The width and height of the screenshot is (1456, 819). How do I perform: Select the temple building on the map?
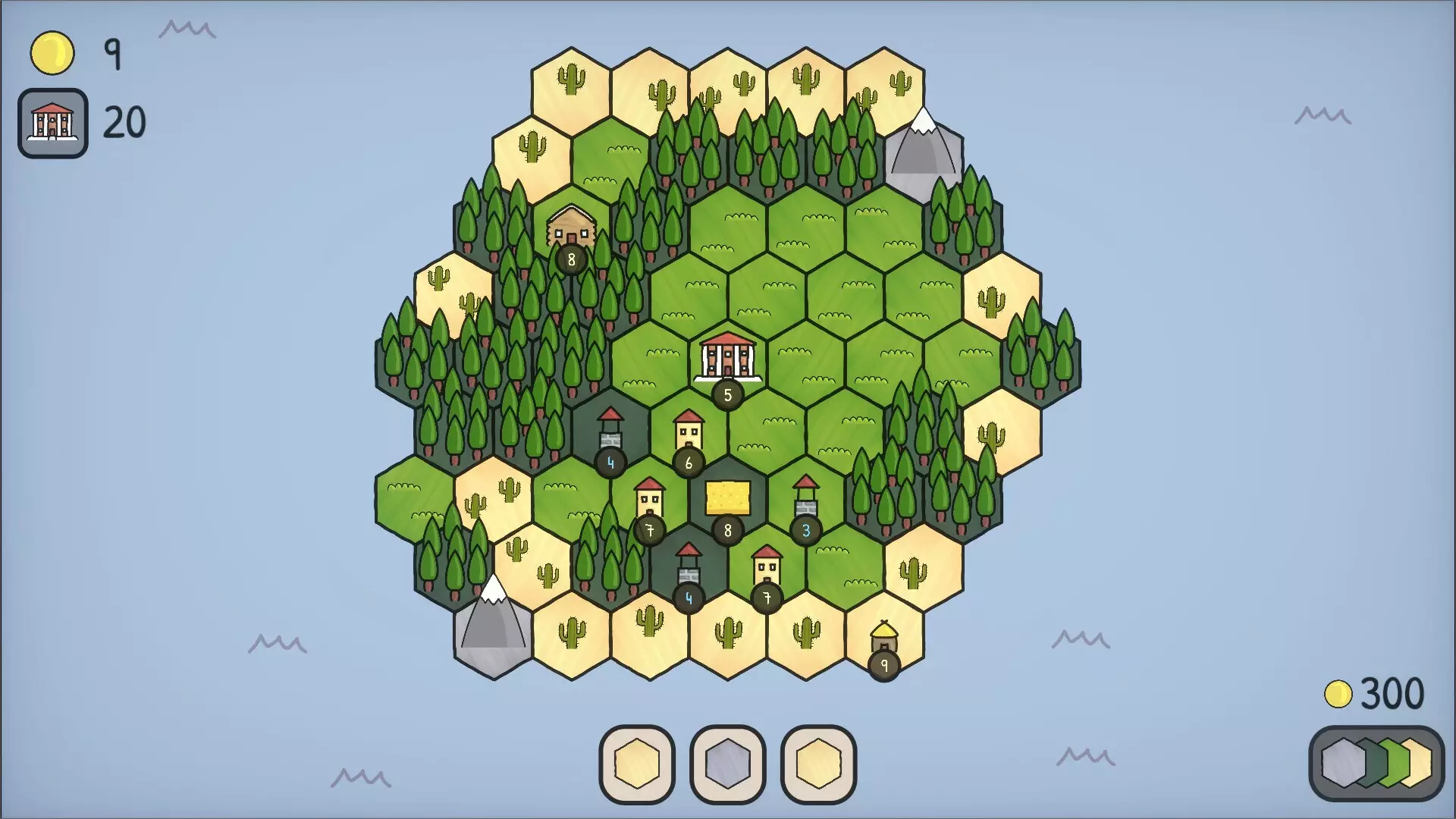[726, 356]
